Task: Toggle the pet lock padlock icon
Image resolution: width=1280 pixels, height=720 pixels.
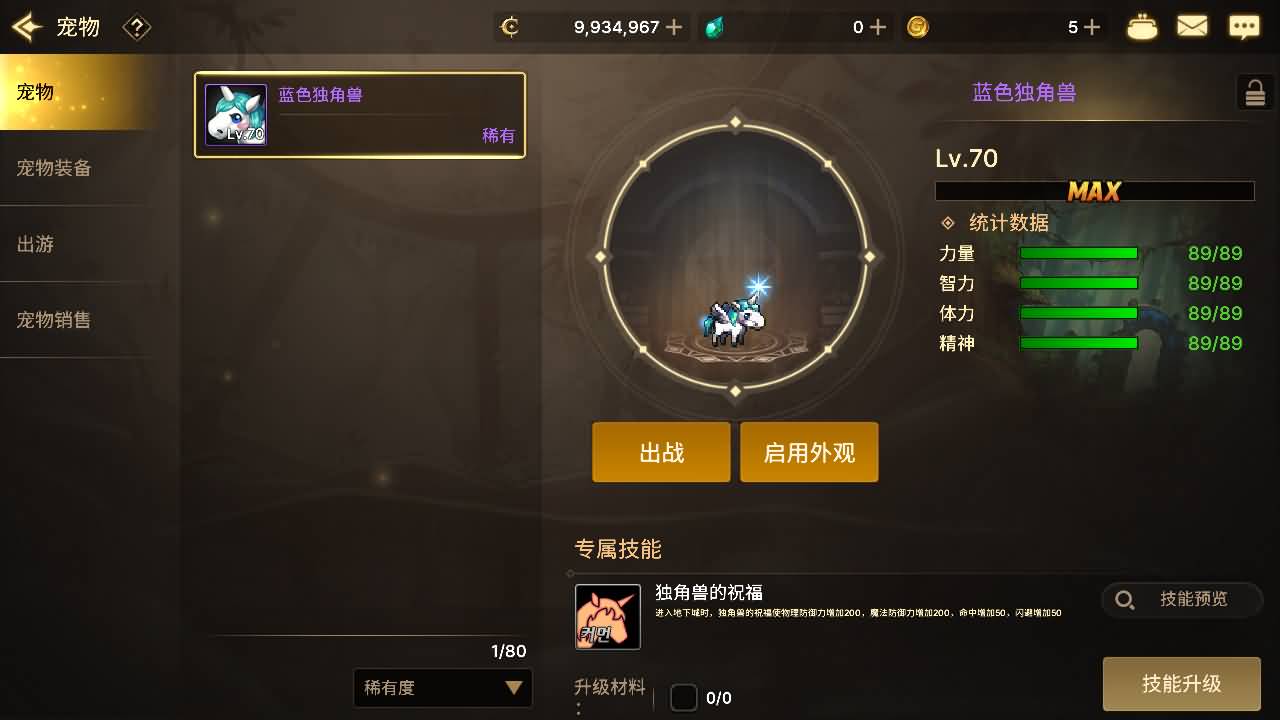Action: pyautogui.click(x=1255, y=92)
